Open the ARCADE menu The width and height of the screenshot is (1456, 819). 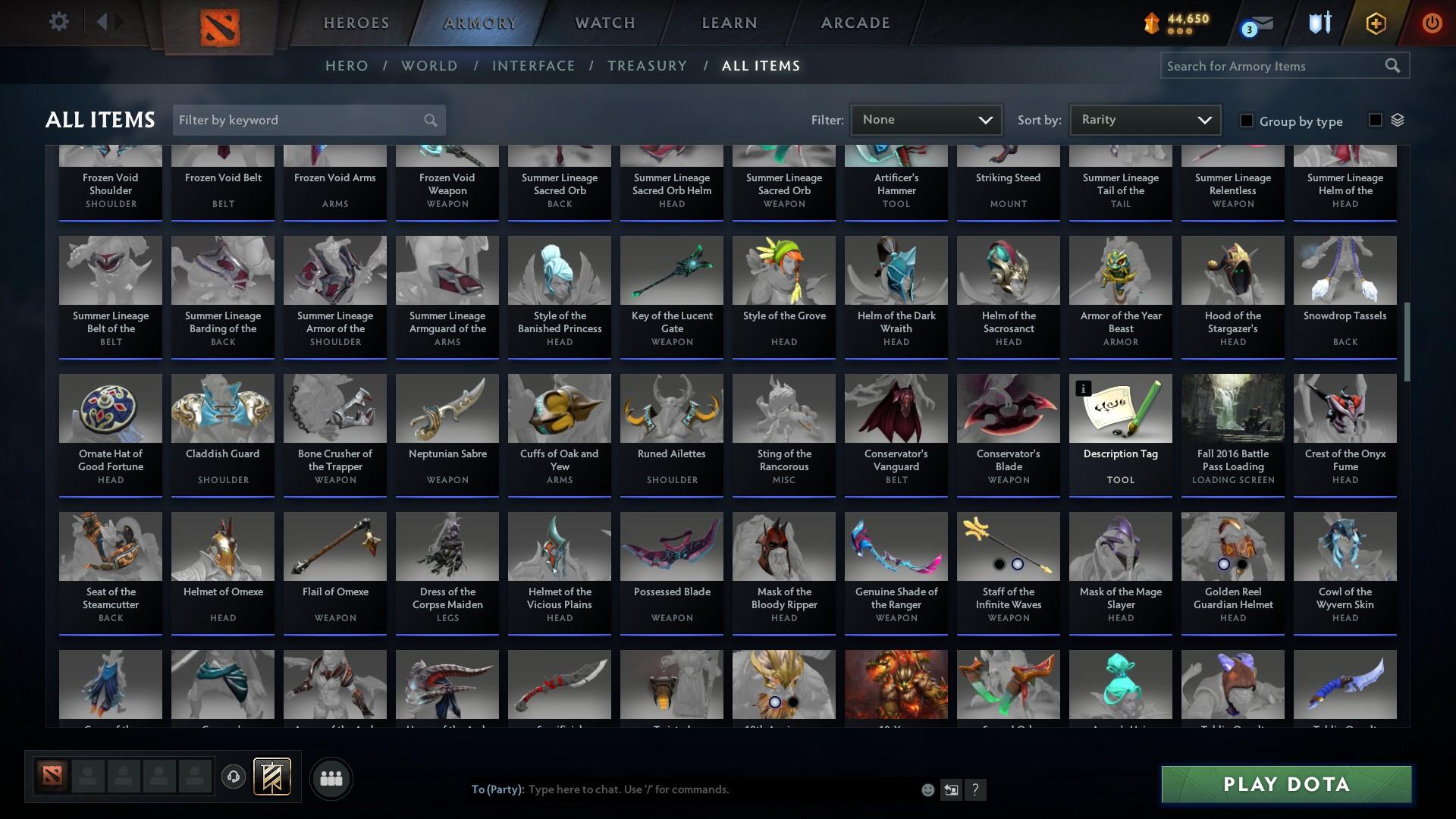tap(854, 23)
